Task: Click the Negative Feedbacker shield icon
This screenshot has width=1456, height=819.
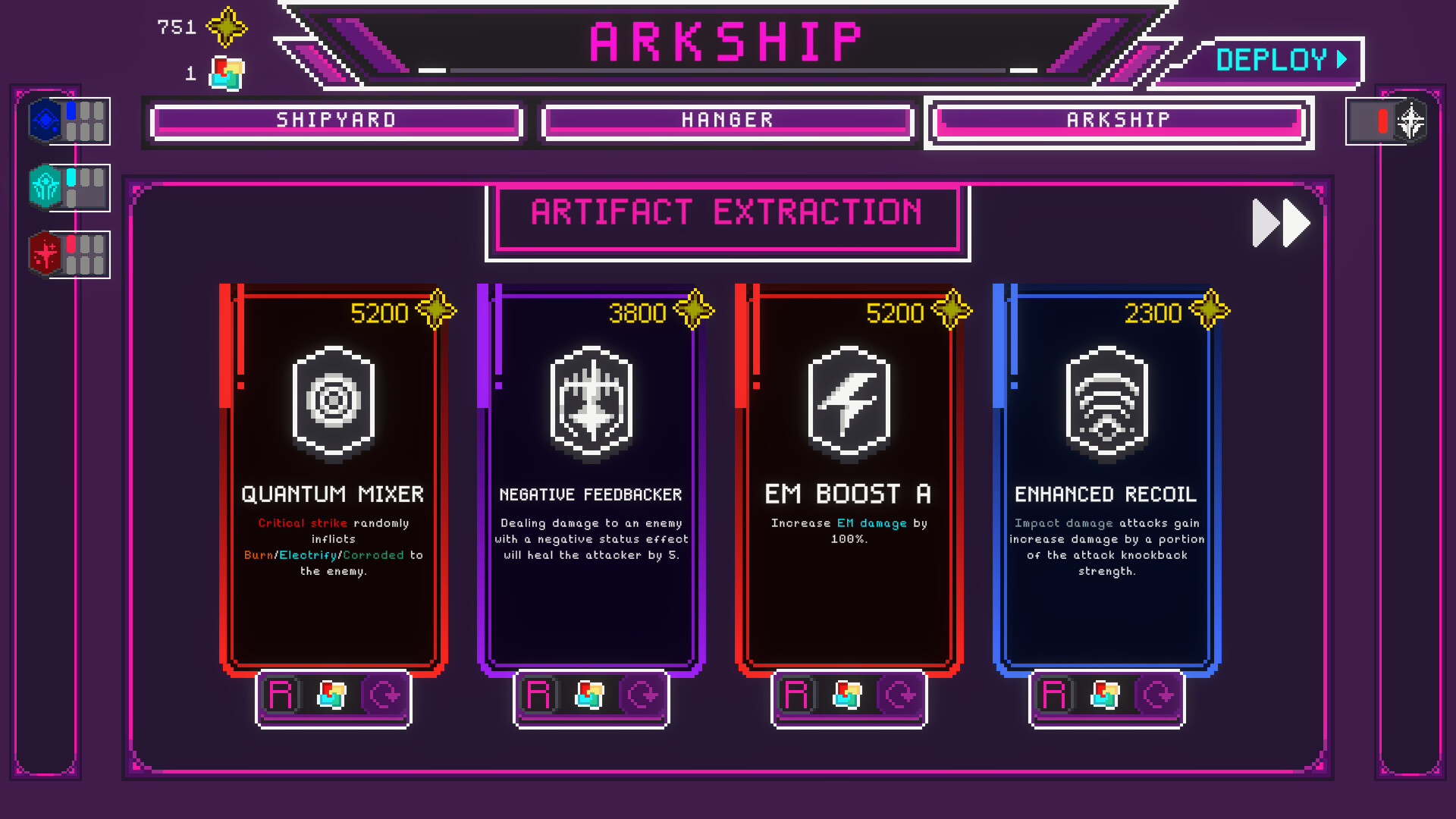Action: click(x=591, y=403)
